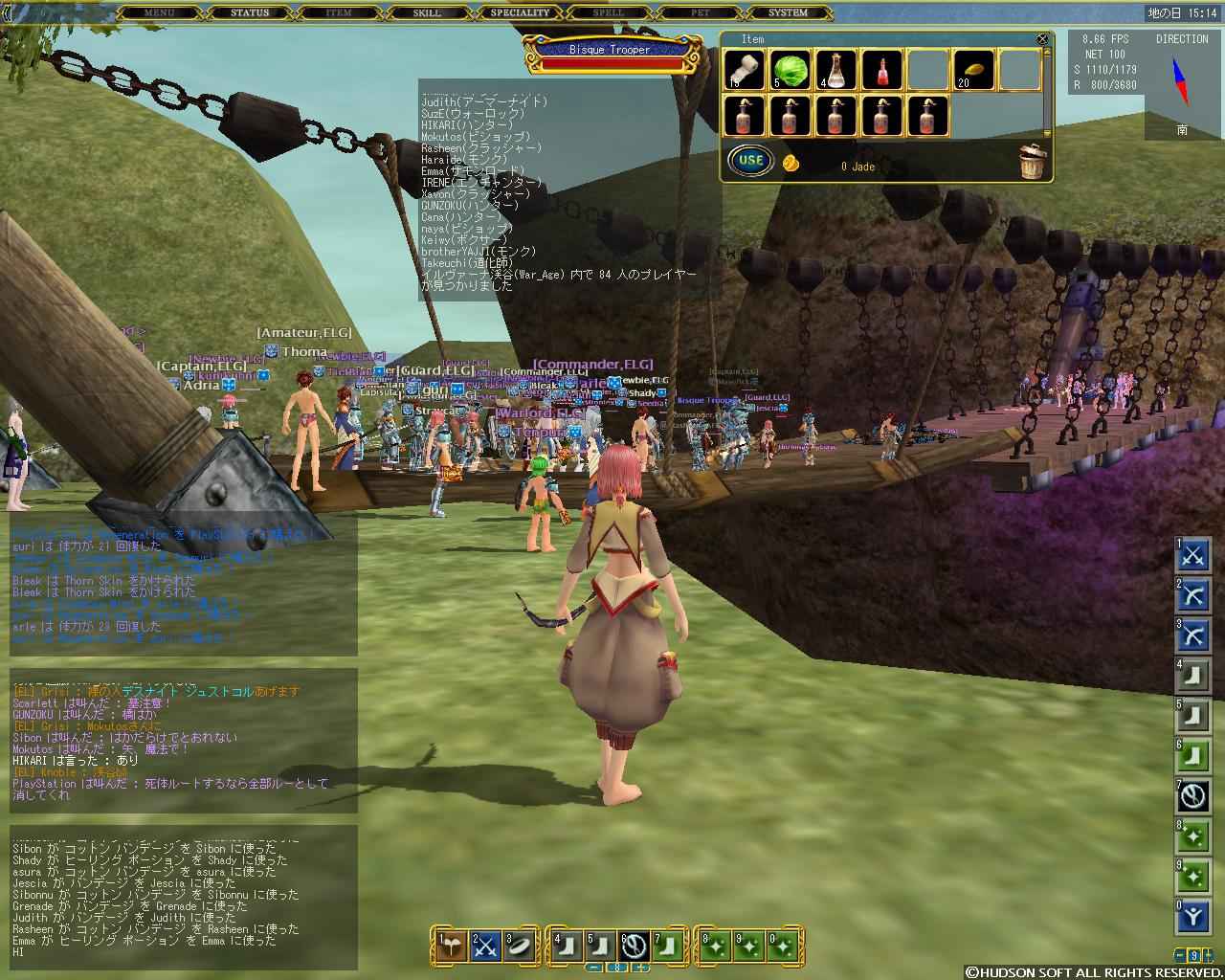Screen dimensions: 1225x980
Task: Select the golden seed item stack
Action: (974, 70)
